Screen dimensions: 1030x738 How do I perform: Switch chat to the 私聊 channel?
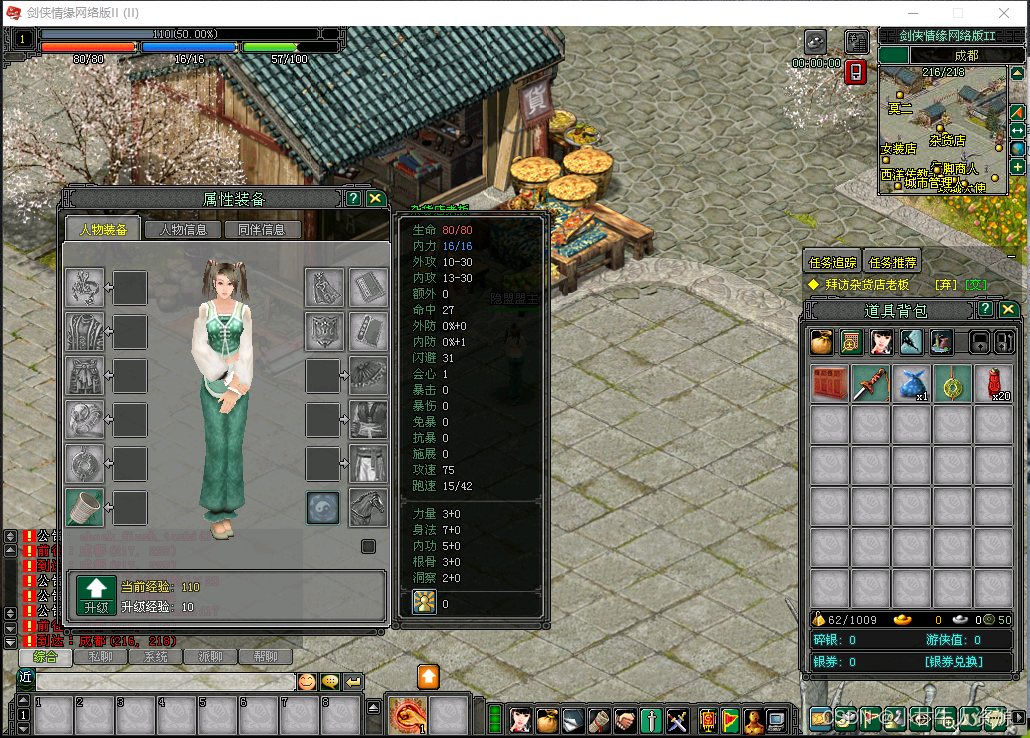tap(100, 657)
